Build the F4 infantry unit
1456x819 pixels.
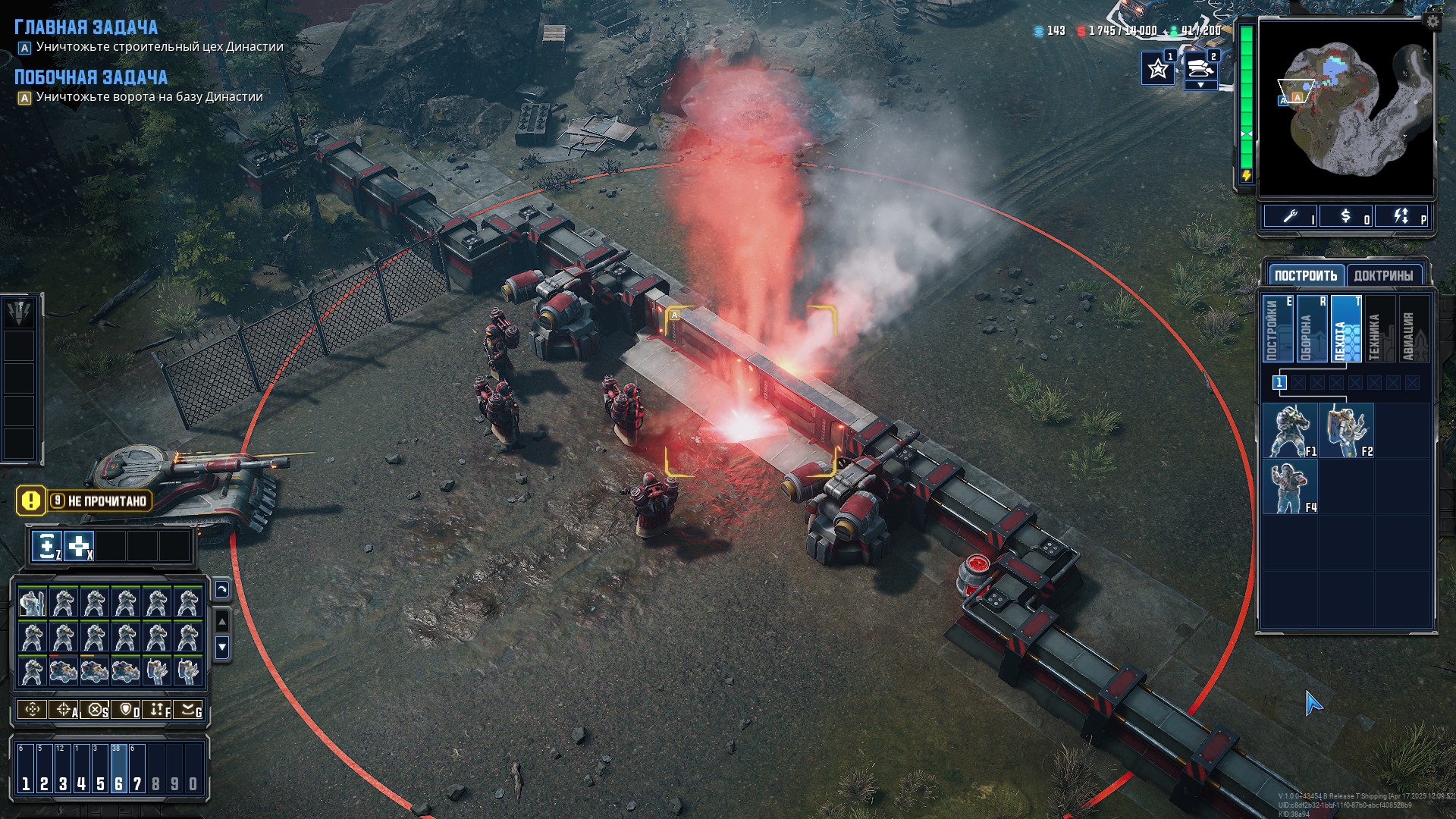(1290, 487)
